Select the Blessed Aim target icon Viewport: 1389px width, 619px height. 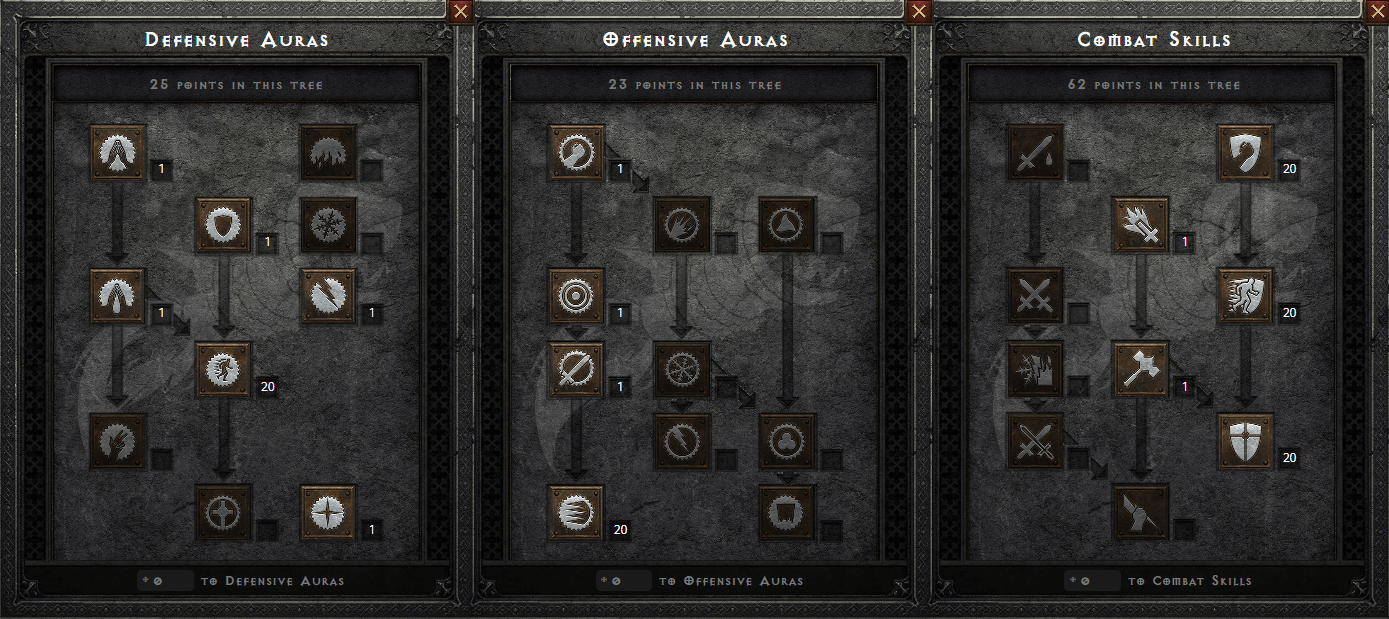(x=577, y=296)
